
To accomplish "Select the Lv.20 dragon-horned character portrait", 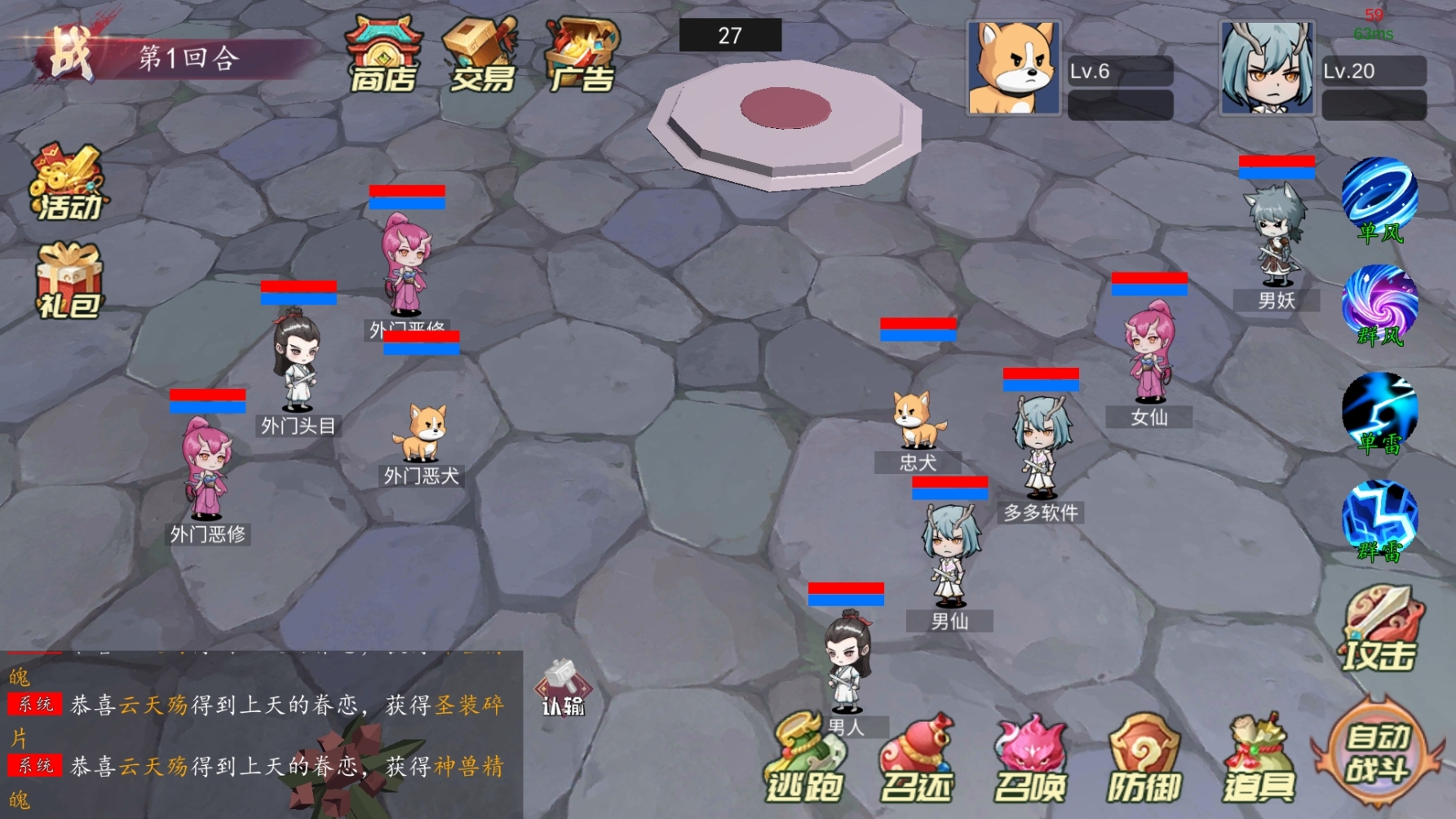I will click(x=1267, y=69).
